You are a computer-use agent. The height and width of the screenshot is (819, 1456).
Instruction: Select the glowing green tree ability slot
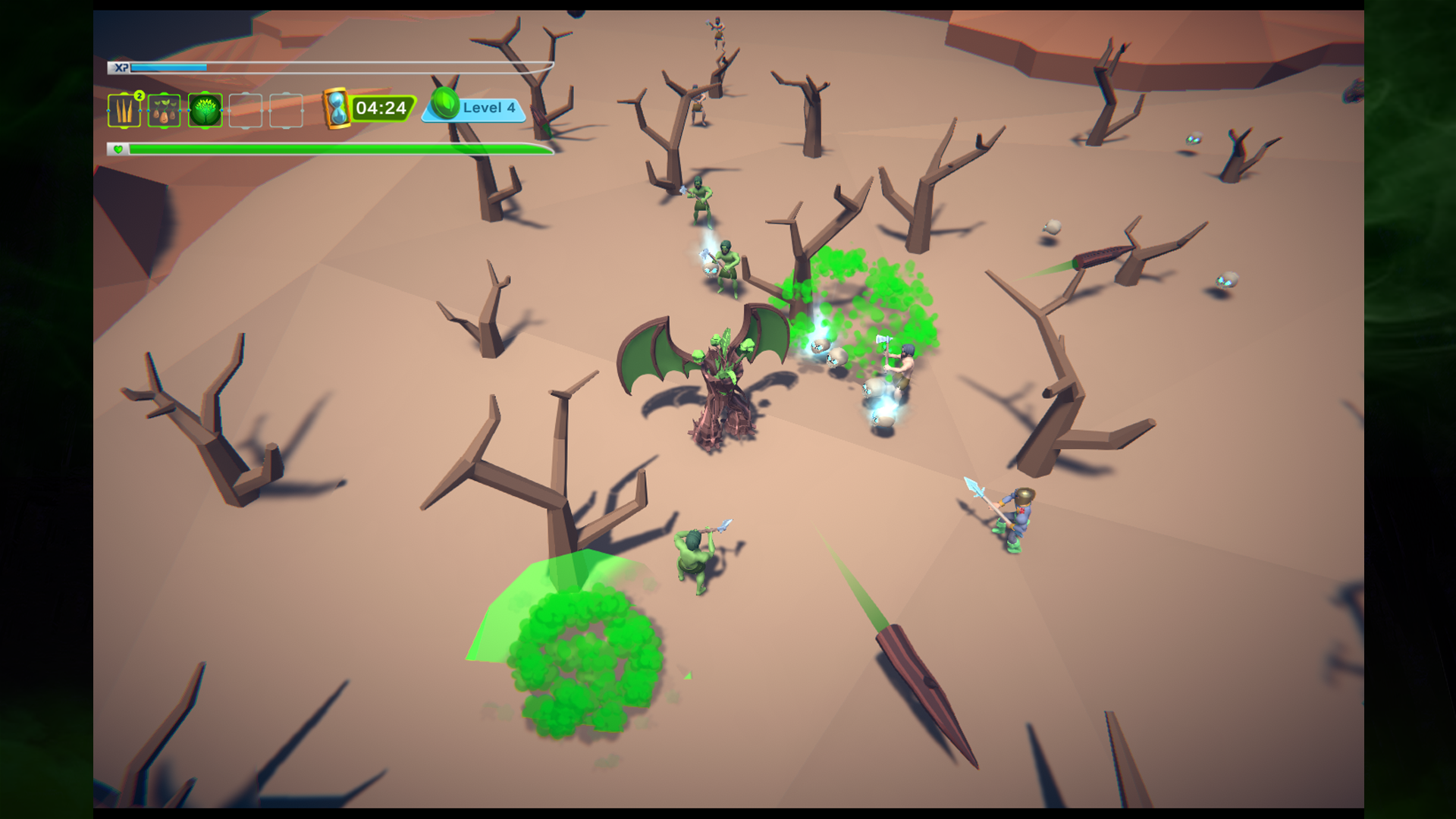point(205,111)
